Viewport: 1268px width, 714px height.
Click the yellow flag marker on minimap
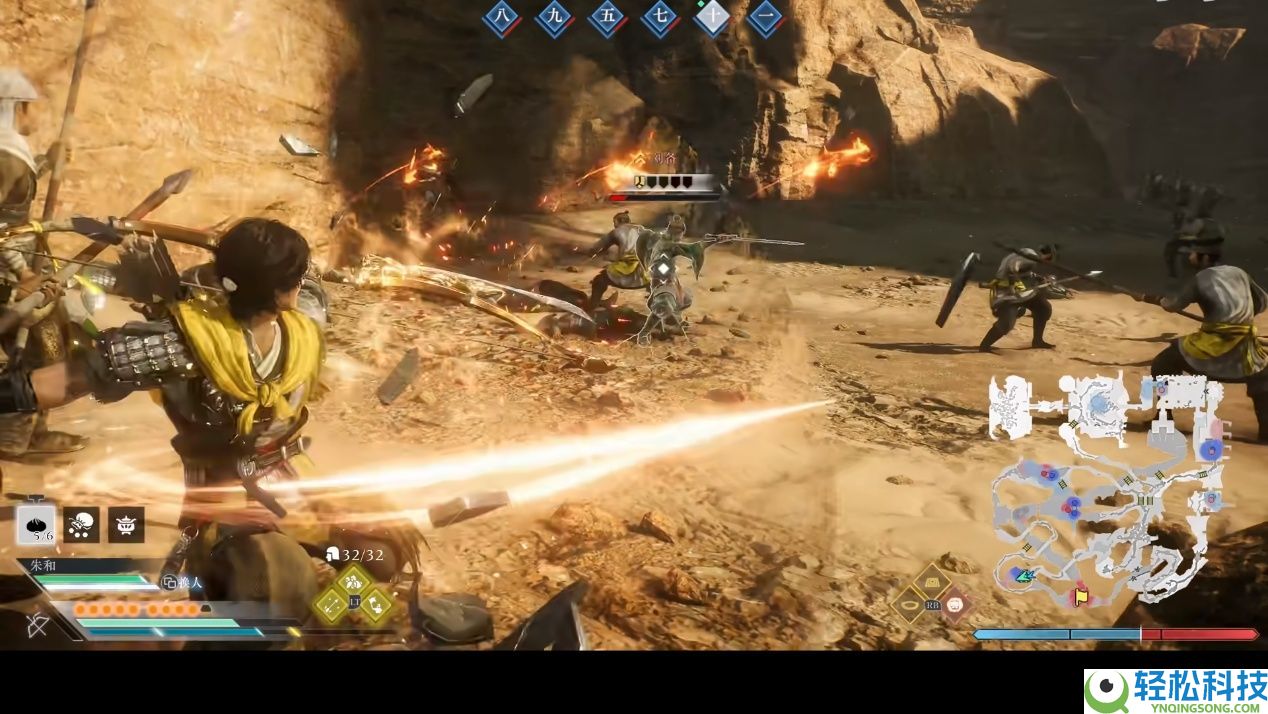click(x=1081, y=596)
